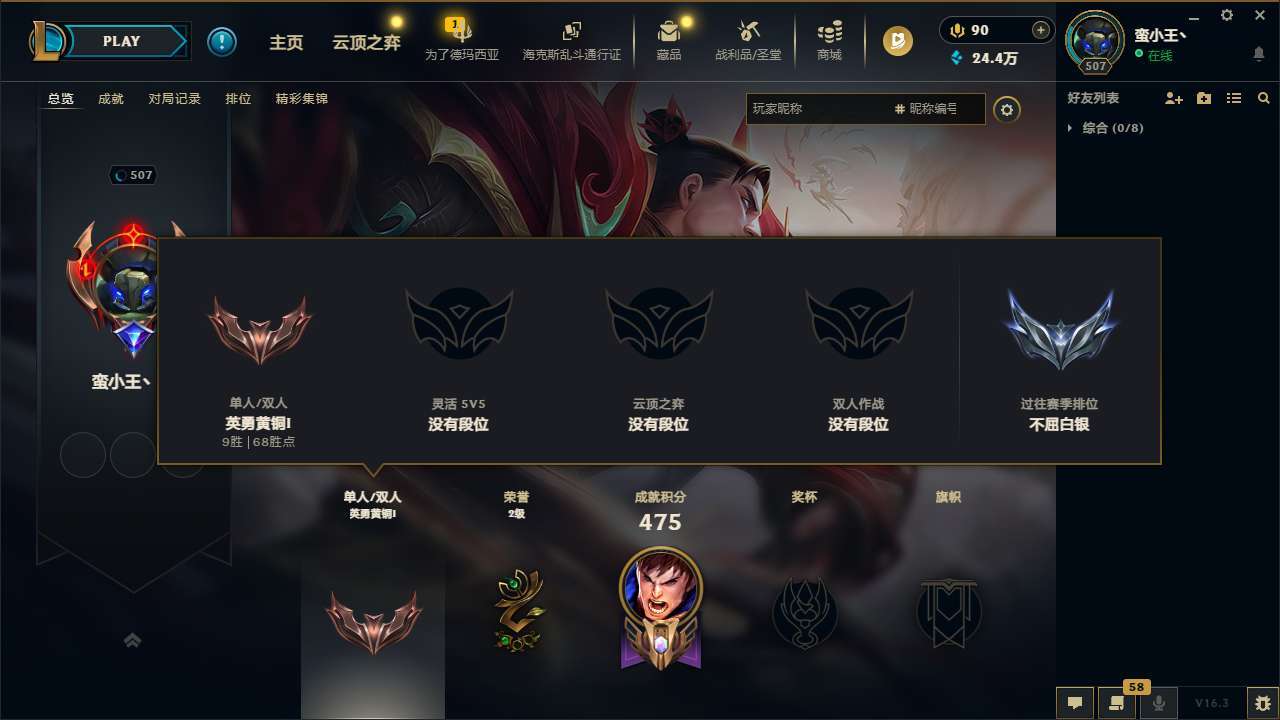
Task: Mute the microphone in the bottom toolbar
Action: (1159, 703)
